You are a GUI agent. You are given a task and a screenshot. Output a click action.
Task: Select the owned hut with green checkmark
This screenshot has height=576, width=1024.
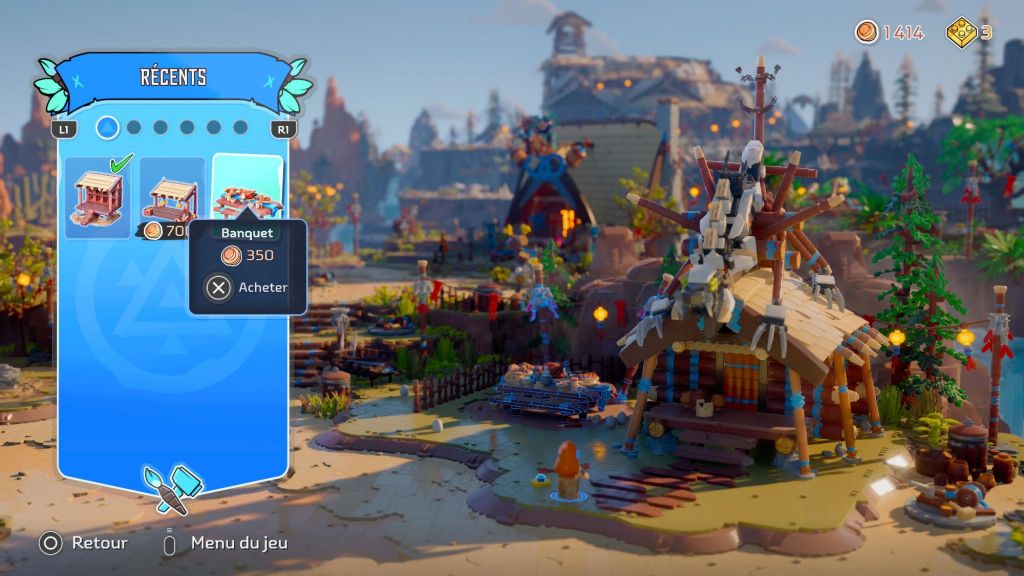tap(98, 197)
